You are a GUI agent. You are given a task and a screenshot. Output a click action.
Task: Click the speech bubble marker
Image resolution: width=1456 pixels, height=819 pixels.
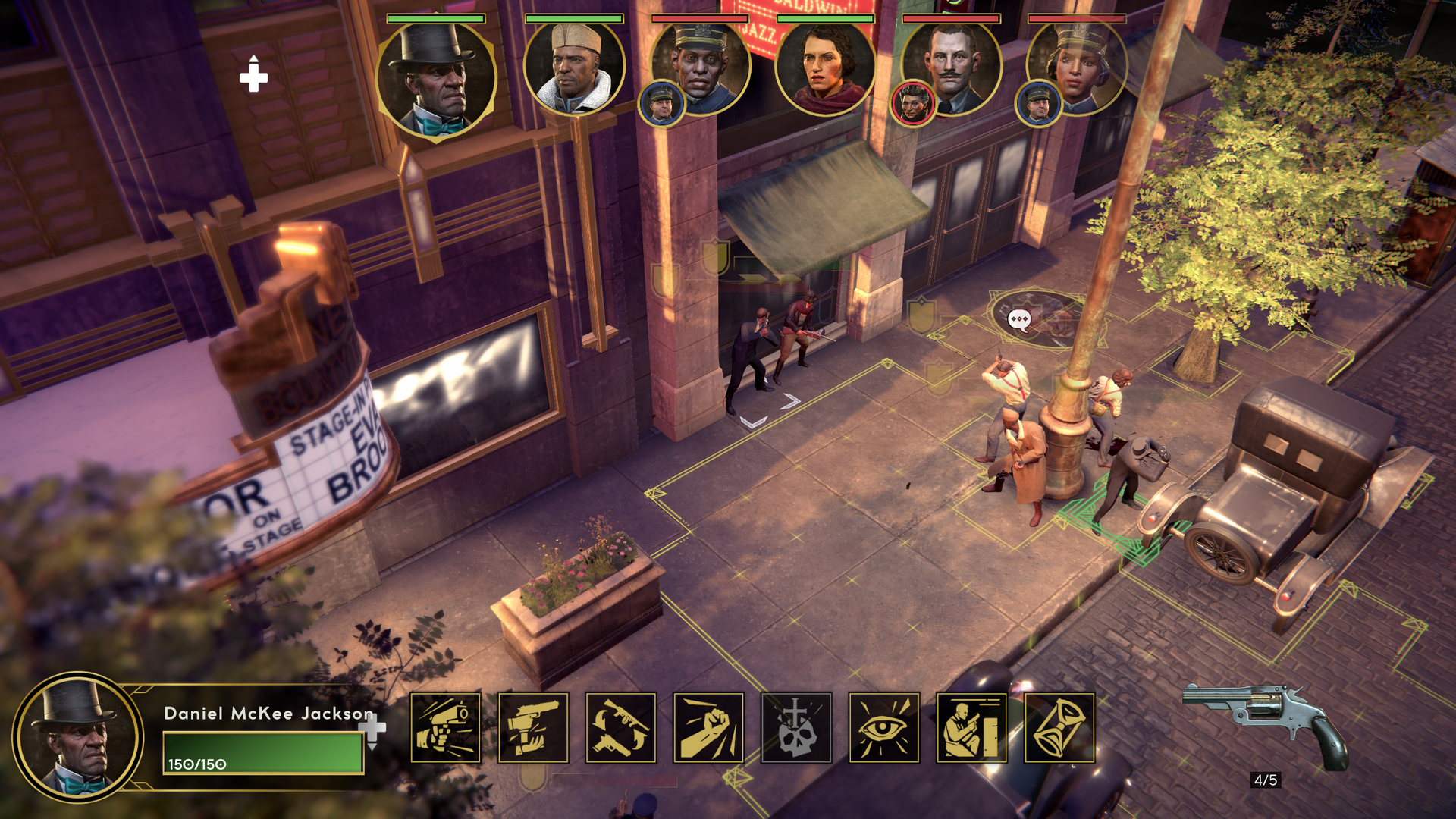coord(1019,320)
